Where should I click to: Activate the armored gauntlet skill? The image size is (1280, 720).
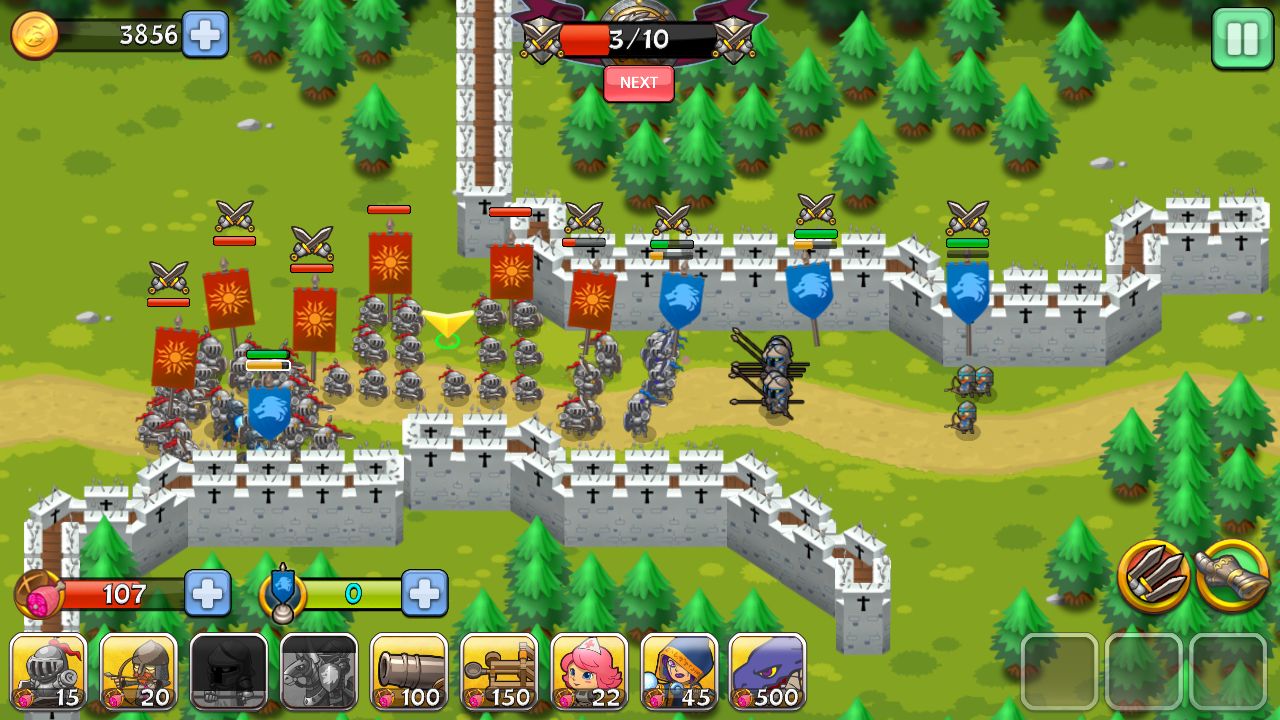[x=1232, y=575]
